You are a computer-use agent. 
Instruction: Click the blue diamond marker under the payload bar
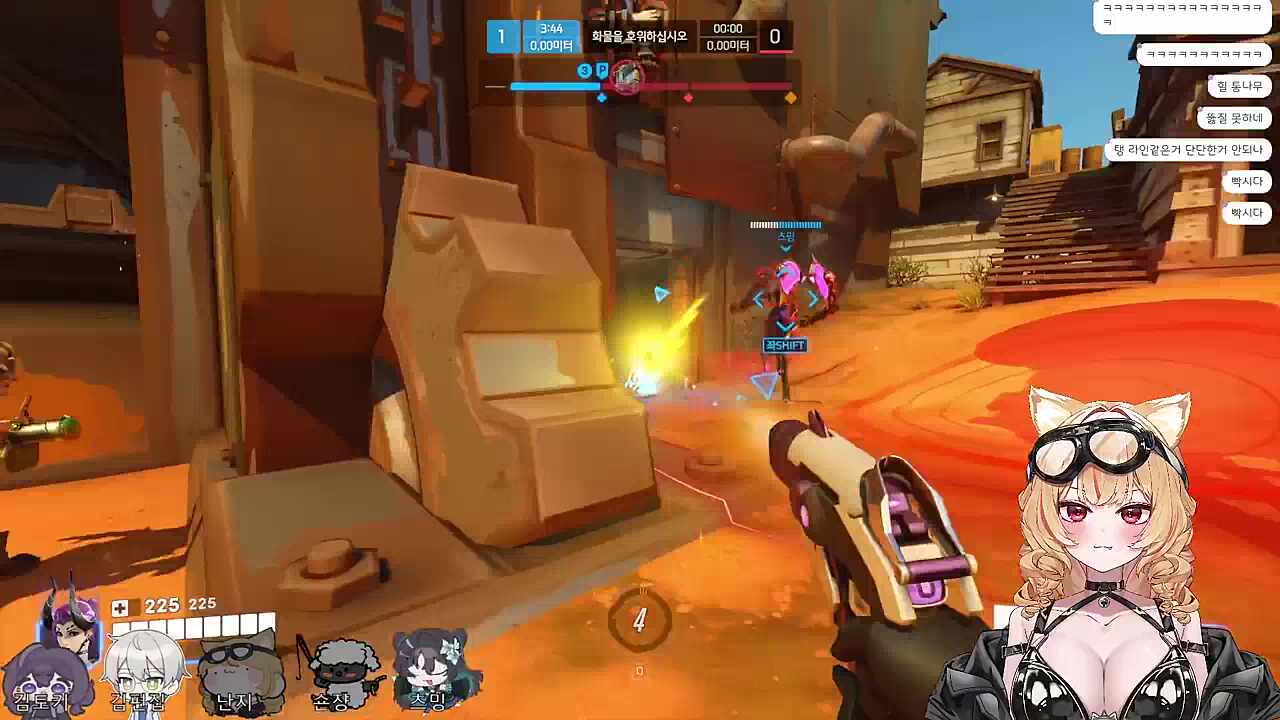[602, 98]
